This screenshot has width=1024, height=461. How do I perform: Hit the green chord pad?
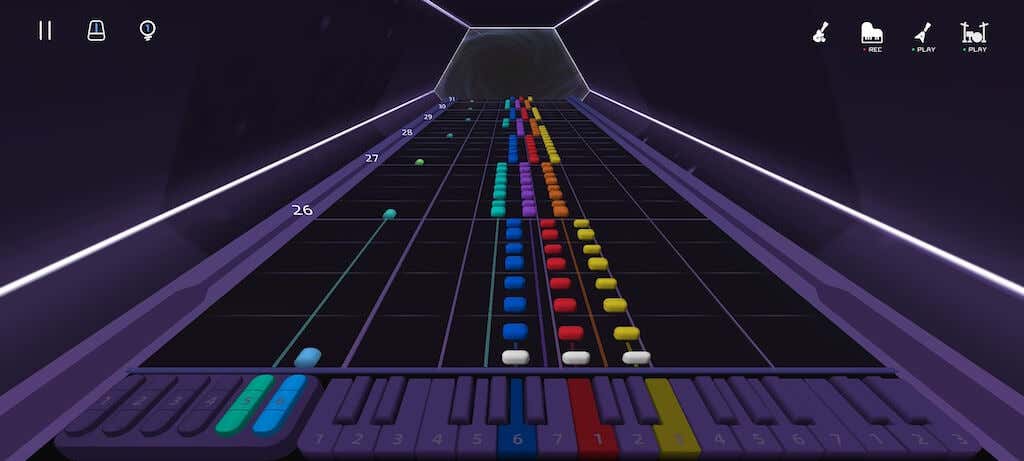[244, 404]
